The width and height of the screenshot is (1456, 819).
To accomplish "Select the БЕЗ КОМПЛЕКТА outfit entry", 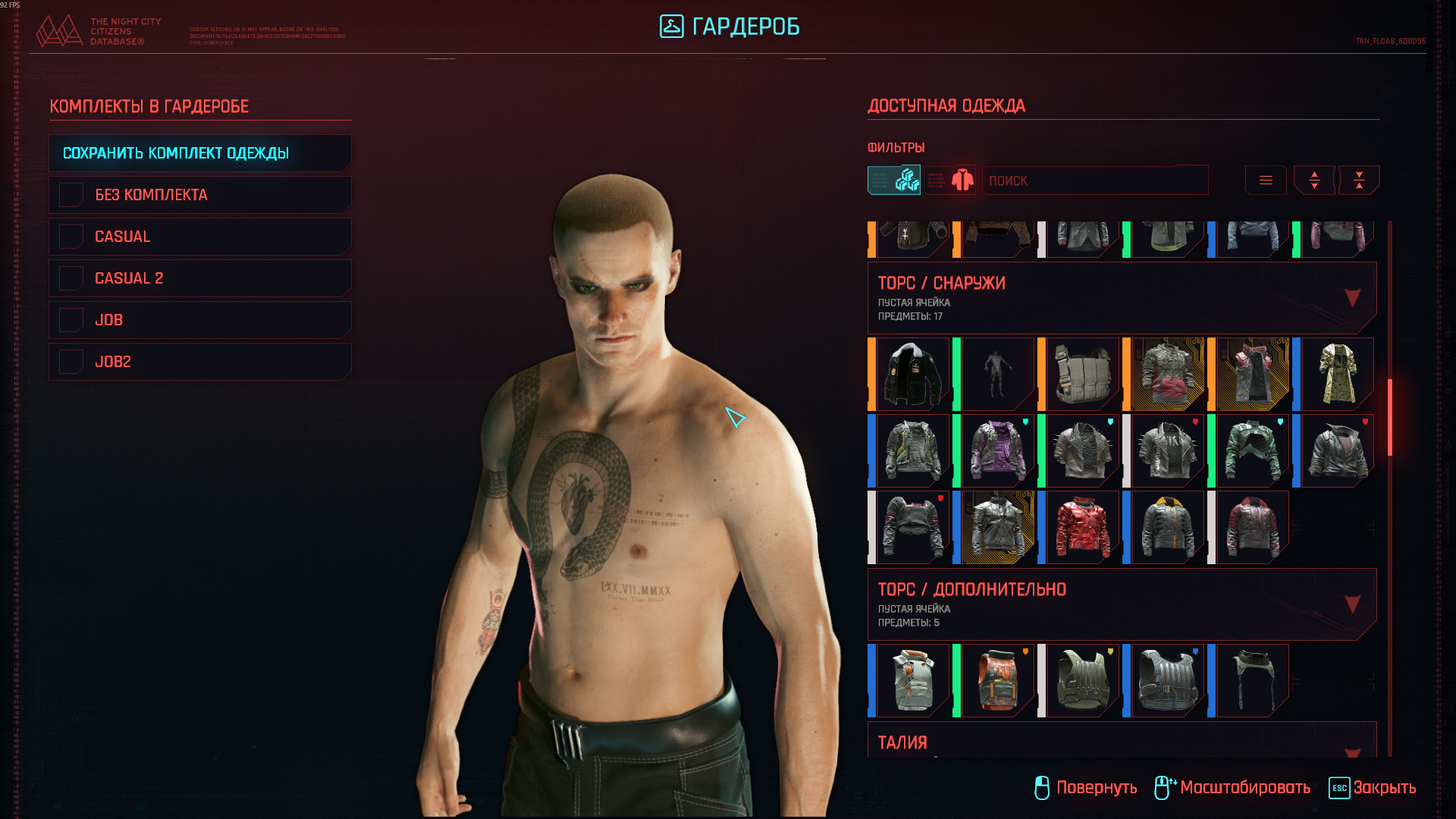I will [199, 195].
